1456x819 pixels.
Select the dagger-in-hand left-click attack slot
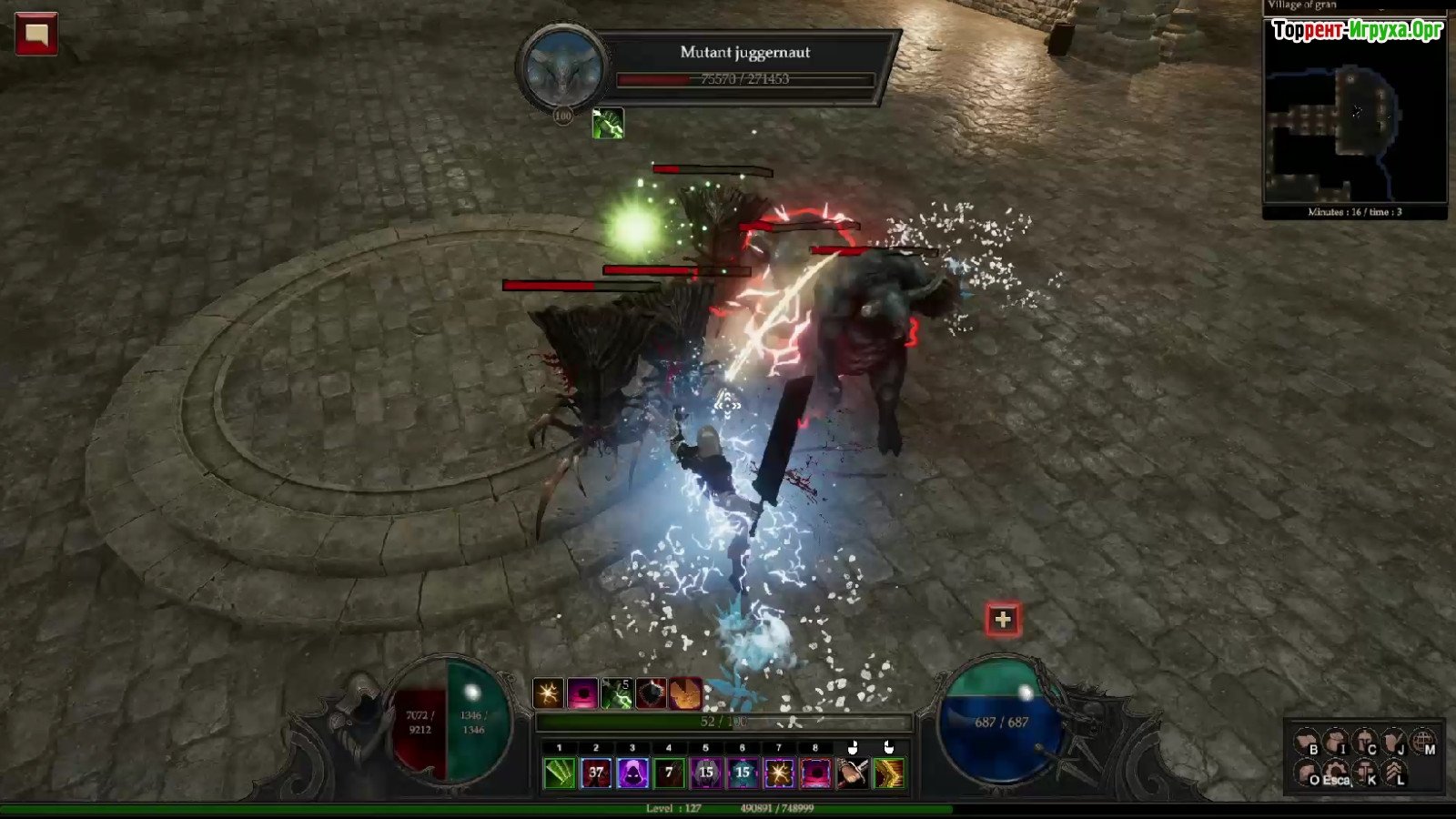click(x=853, y=773)
